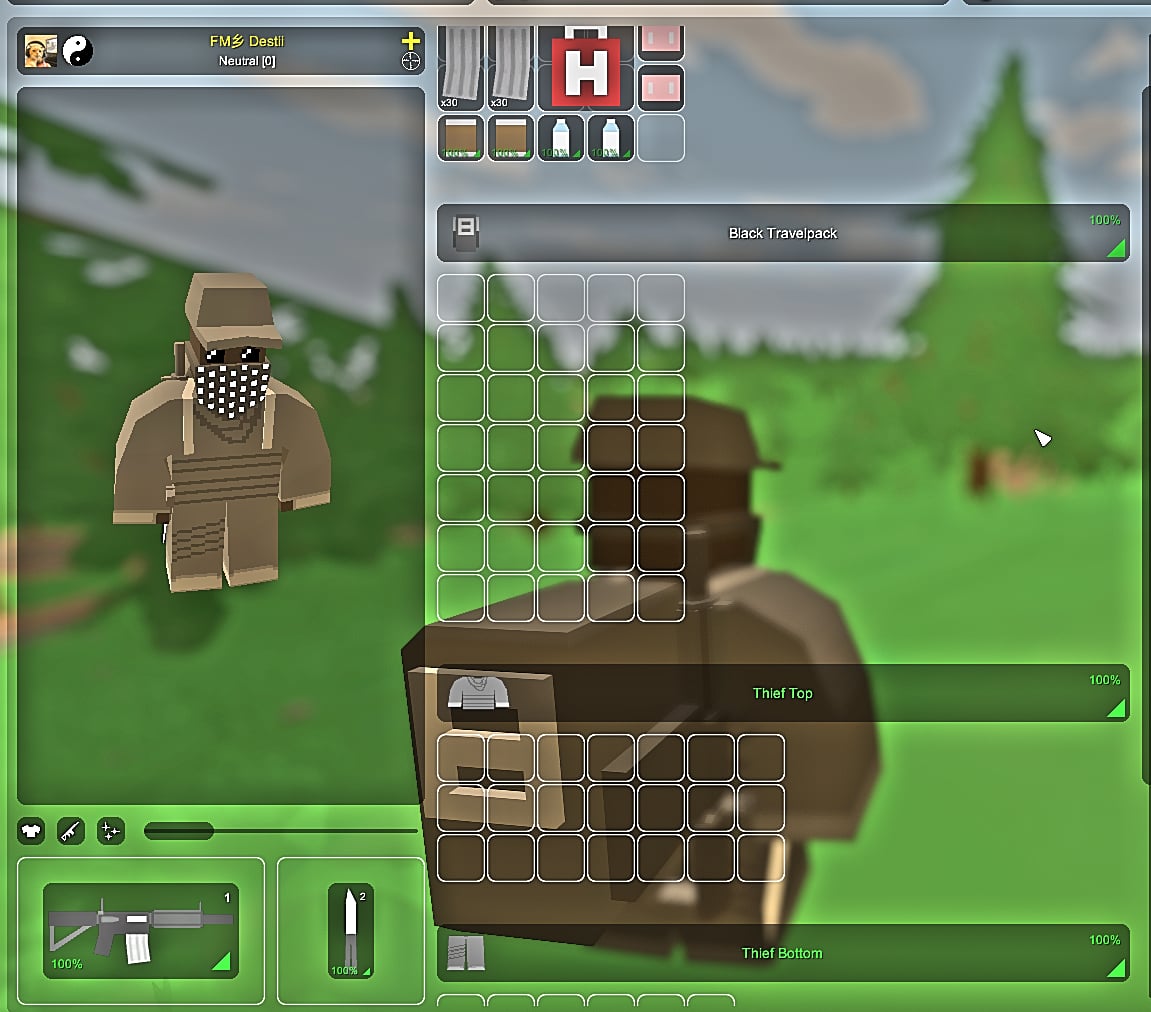Image resolution: width=1151 pixels, height=1012 pixels.
Task: Choose the Thief Bottom clothing bar
Action: pyautogui.click(x=782, y=953)
